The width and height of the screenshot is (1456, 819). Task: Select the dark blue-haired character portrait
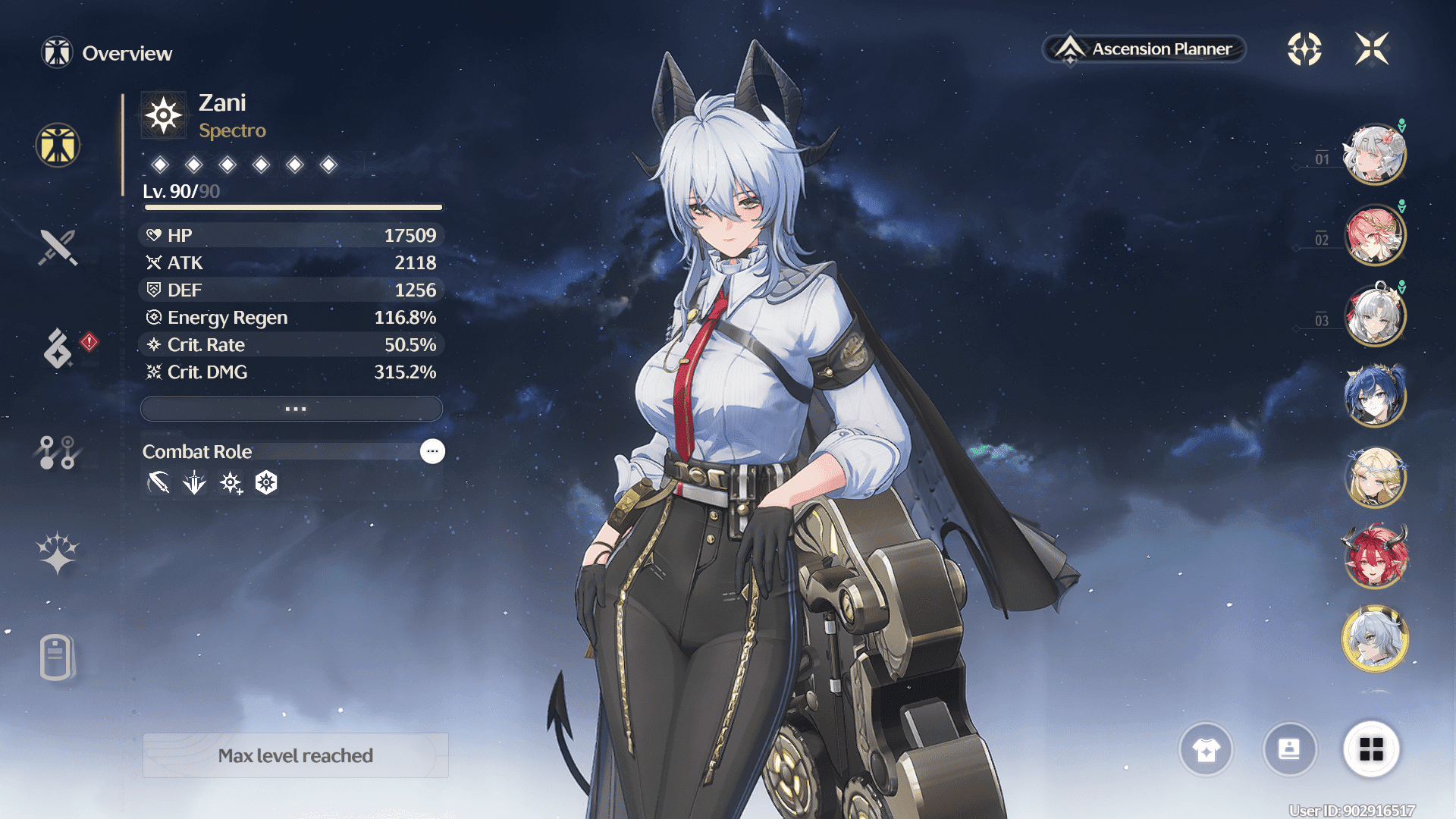(1374, 396)
